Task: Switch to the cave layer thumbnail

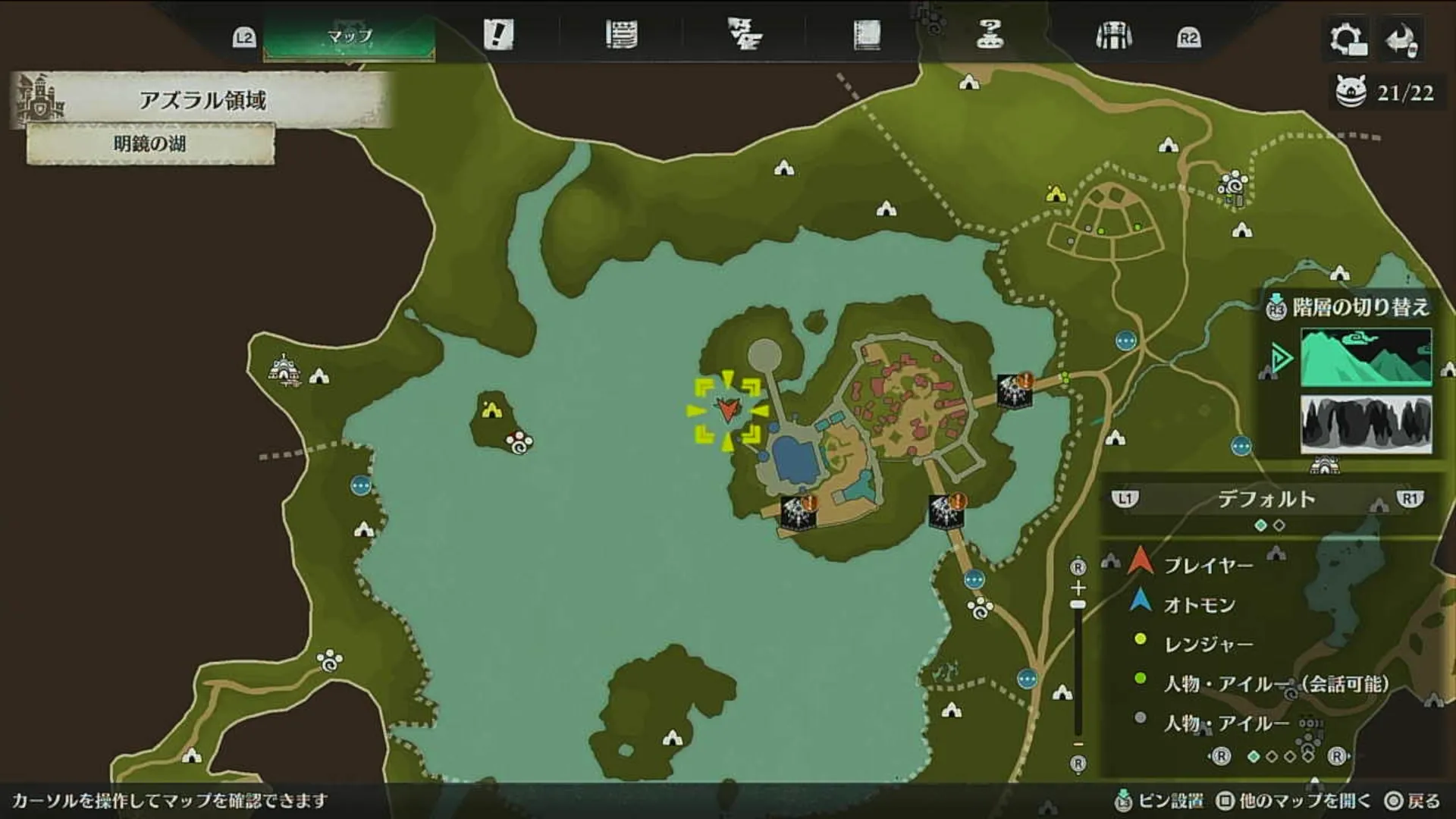Action: 1366,424
